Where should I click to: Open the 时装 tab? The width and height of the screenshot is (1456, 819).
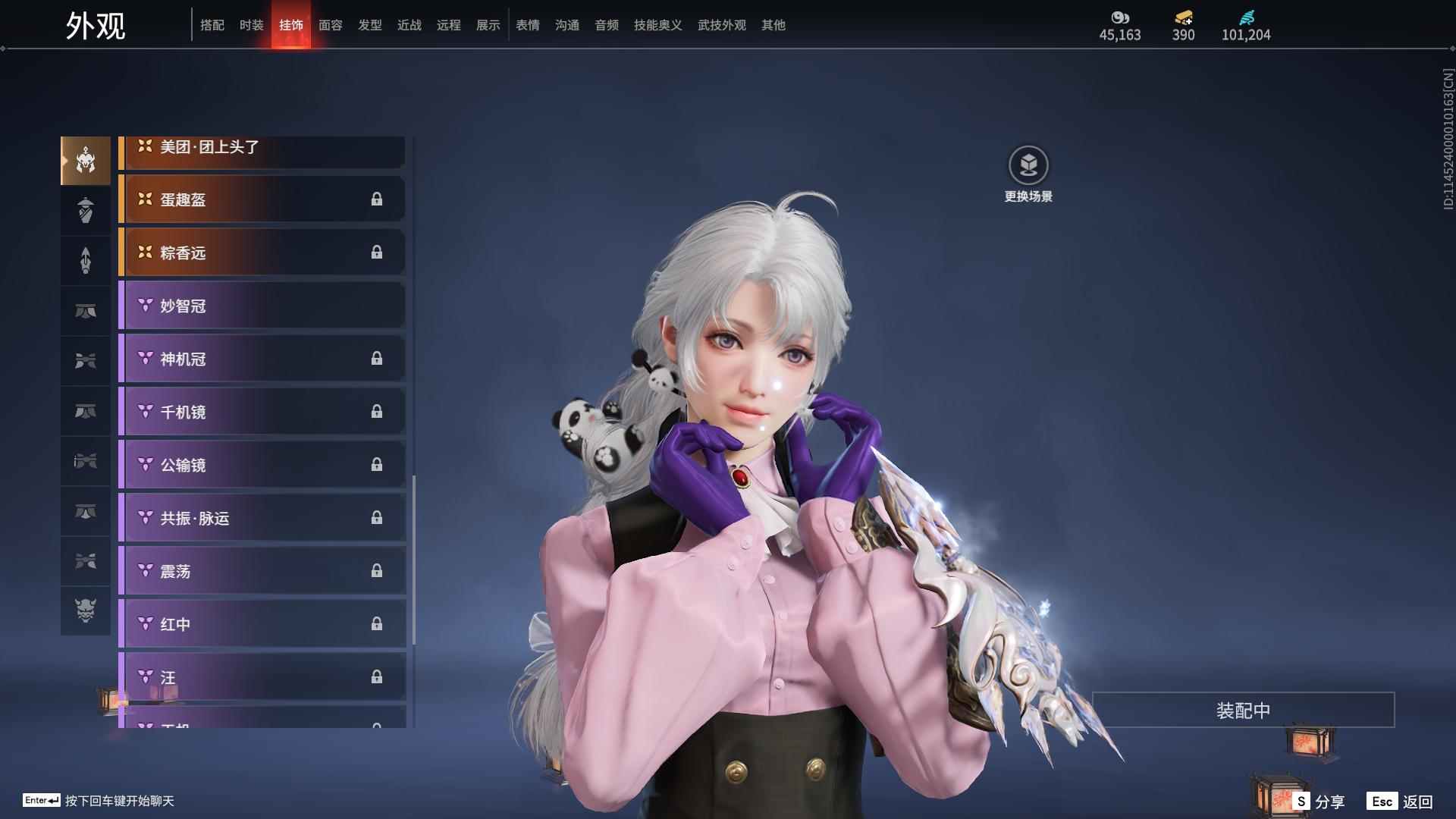click(252, 25)
